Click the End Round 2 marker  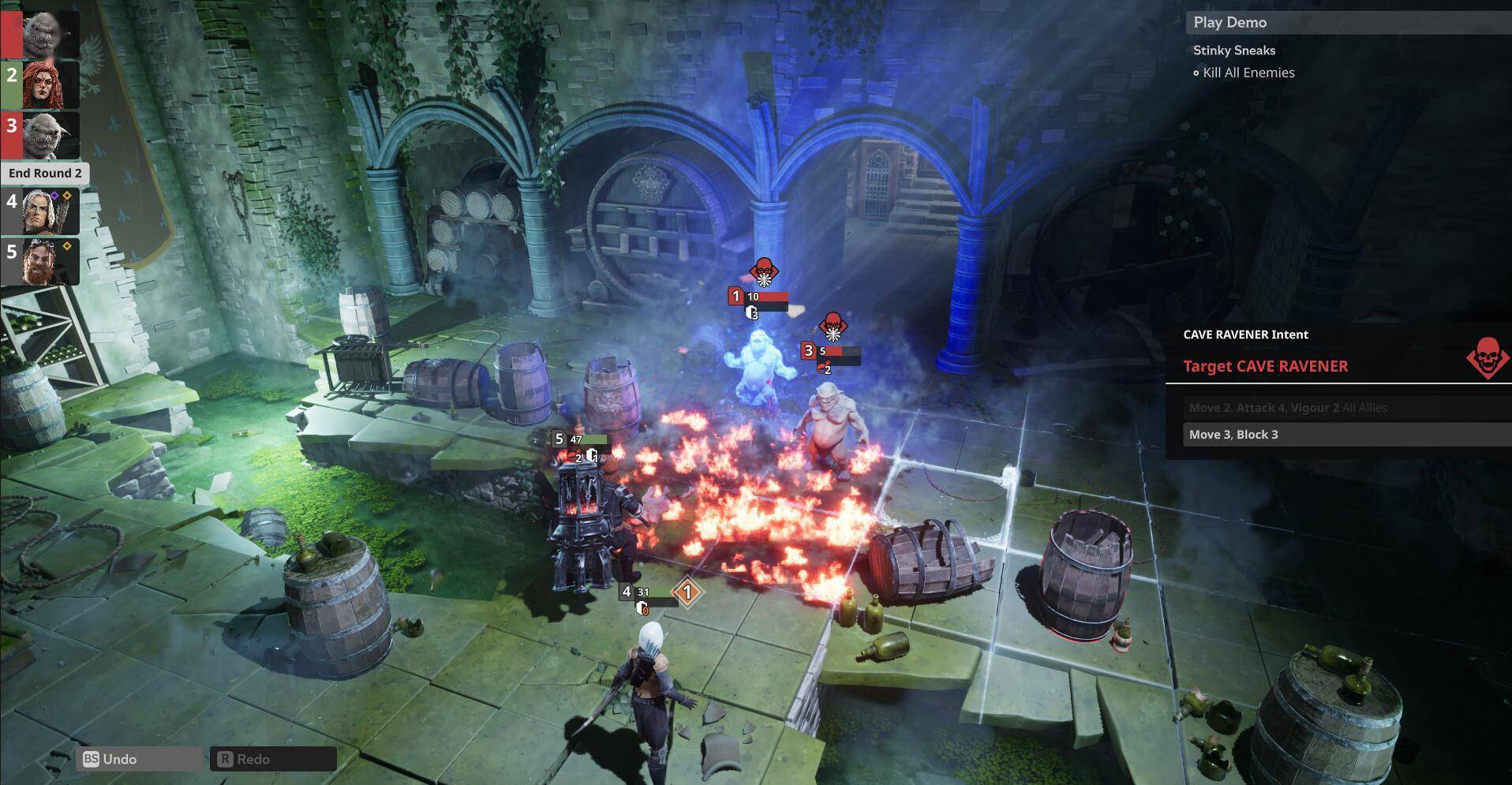[45, 174]
